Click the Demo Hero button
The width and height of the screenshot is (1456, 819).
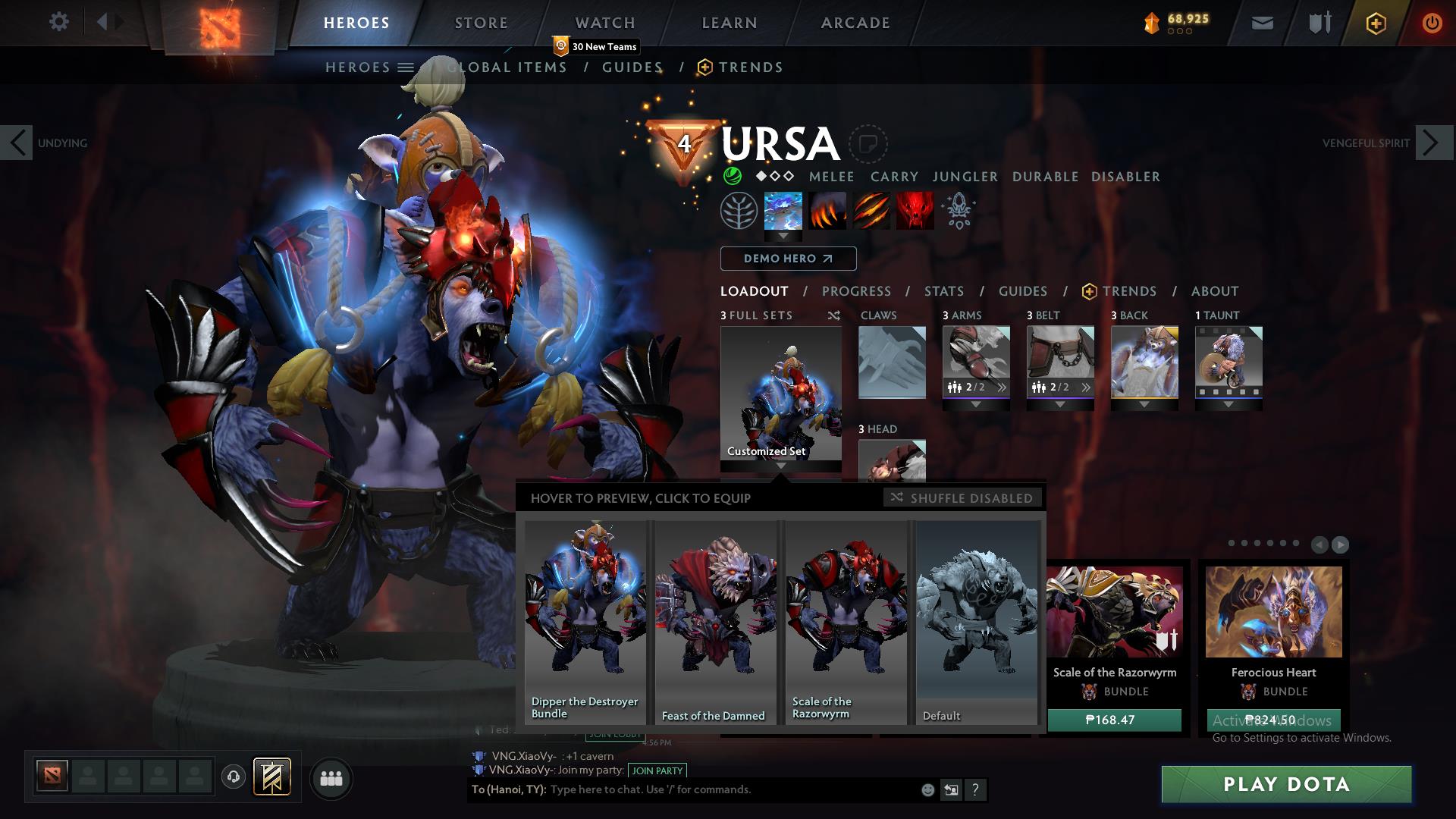(788, 259)
